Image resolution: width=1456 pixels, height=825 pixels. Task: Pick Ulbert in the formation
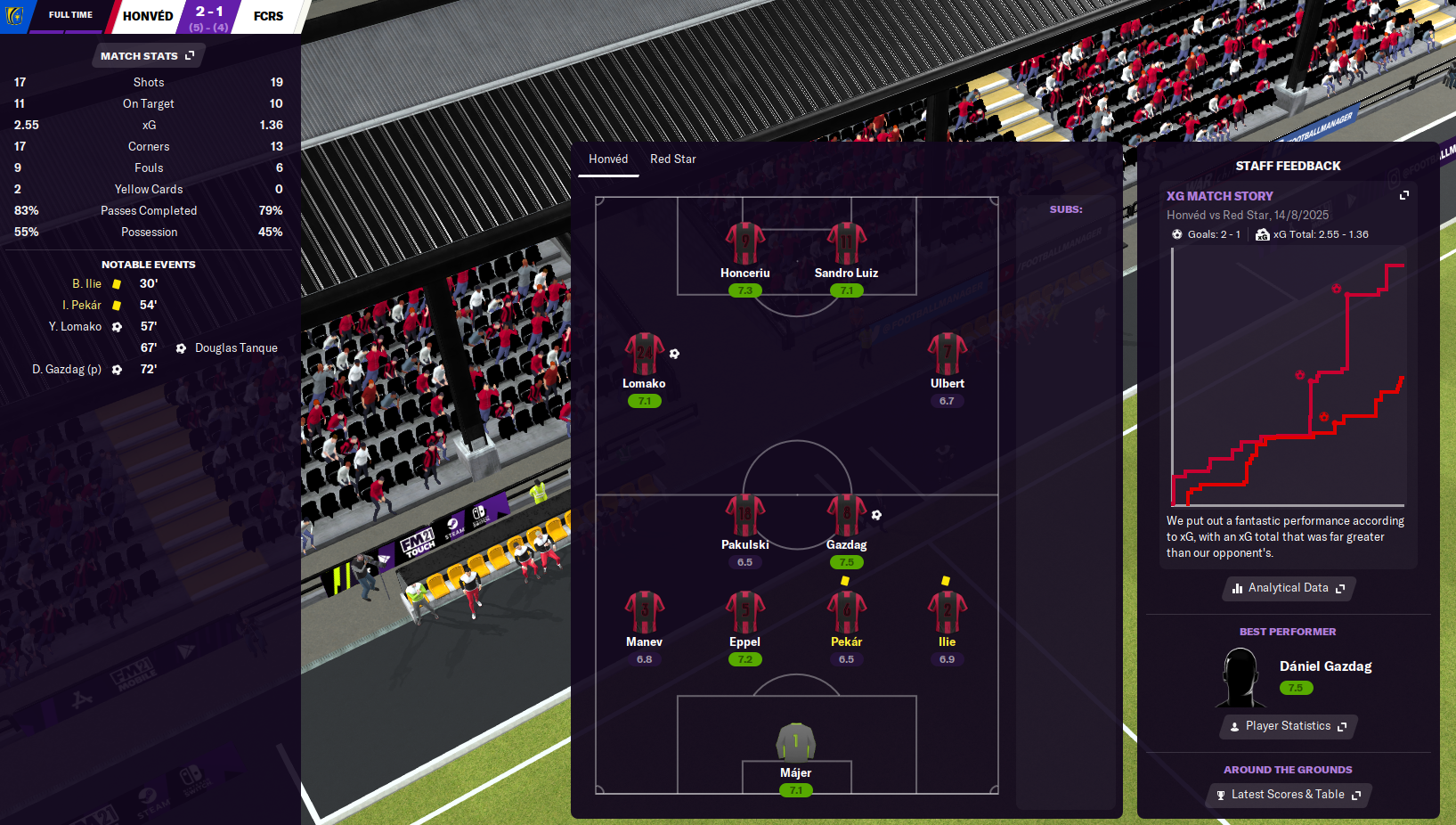point(947,355)
